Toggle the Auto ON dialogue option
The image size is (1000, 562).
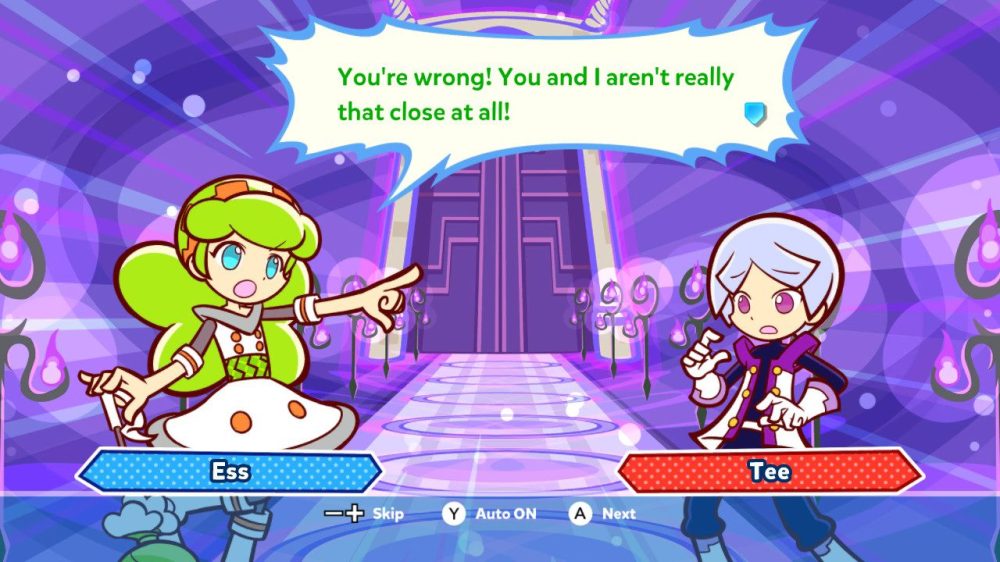tap(491, 514)
